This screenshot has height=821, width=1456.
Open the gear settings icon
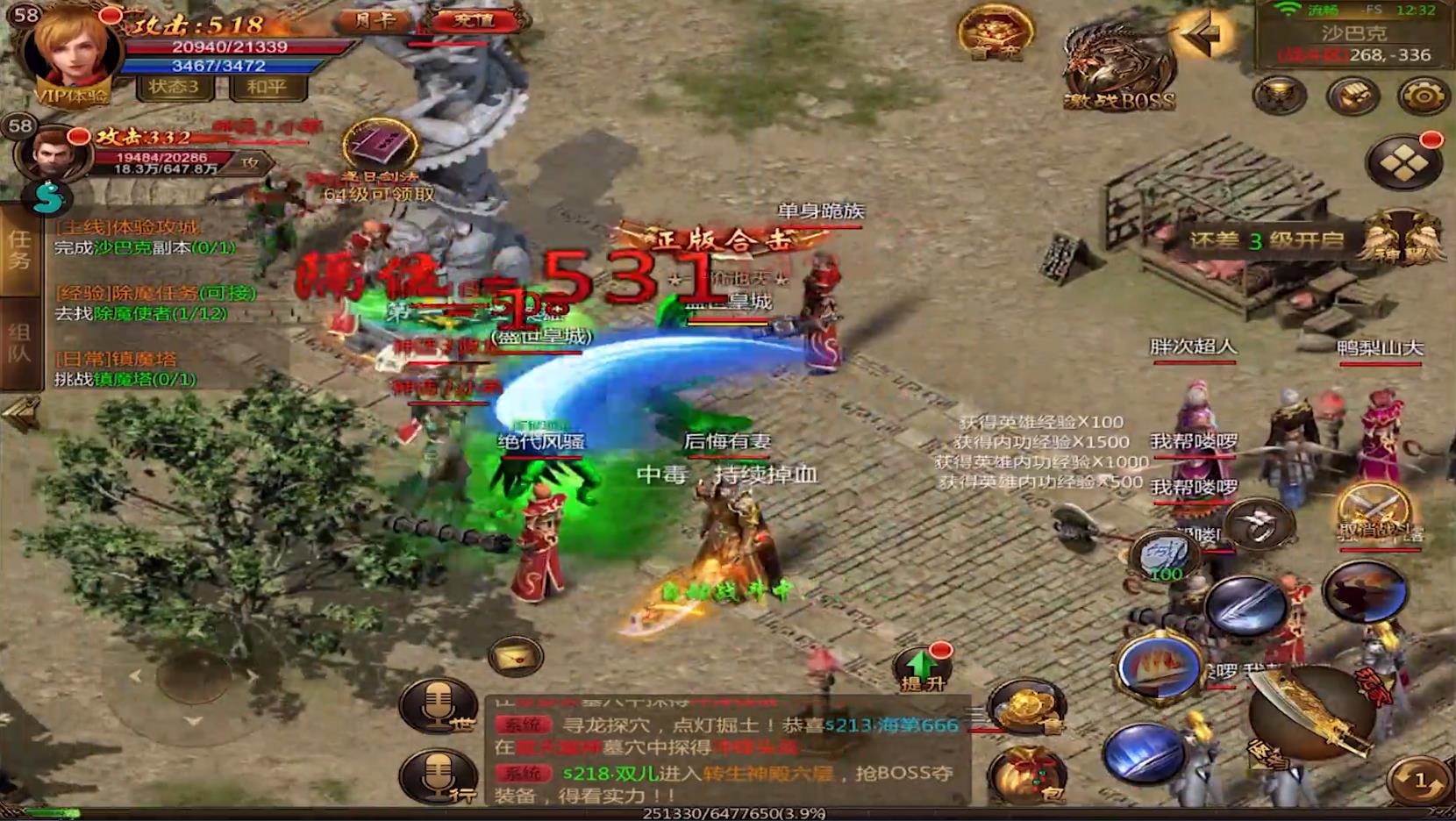(x=1422, y=96)
